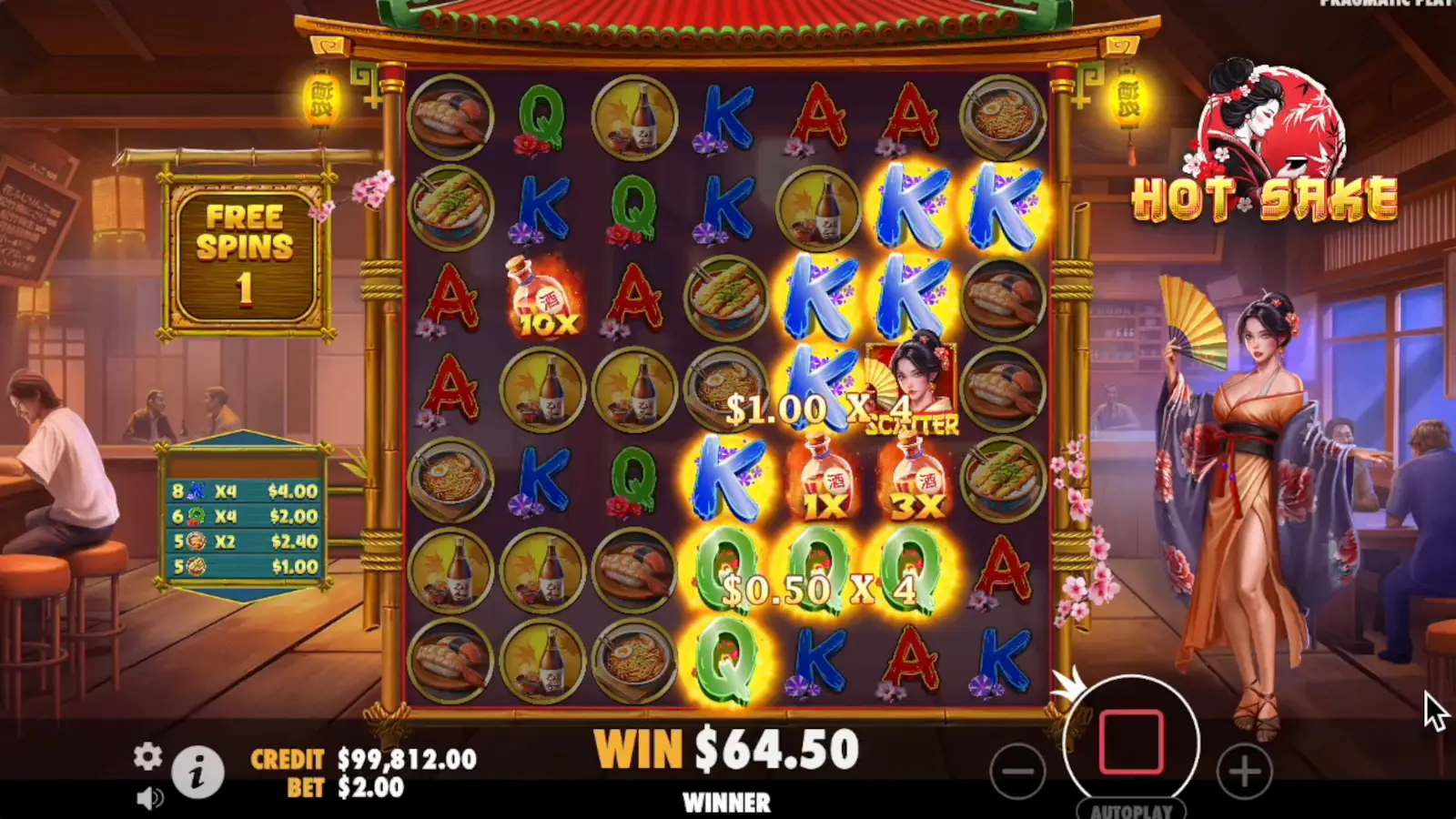Open the settings gear menu
The width and height of the screenshot is (1456, 819).
tap(148, 757)
